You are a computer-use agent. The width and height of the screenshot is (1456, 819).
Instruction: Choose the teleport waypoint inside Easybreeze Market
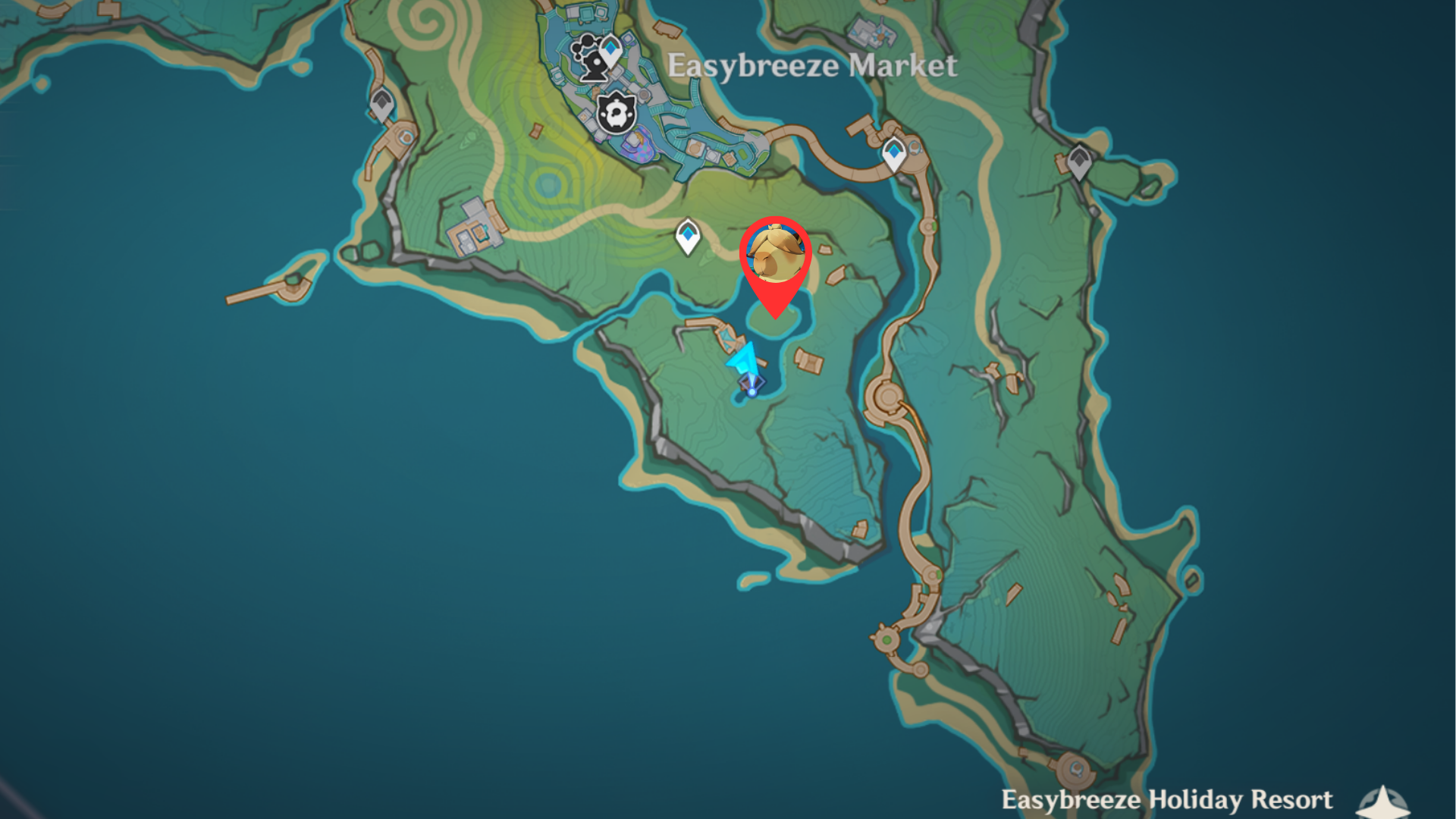pos(610,52)
